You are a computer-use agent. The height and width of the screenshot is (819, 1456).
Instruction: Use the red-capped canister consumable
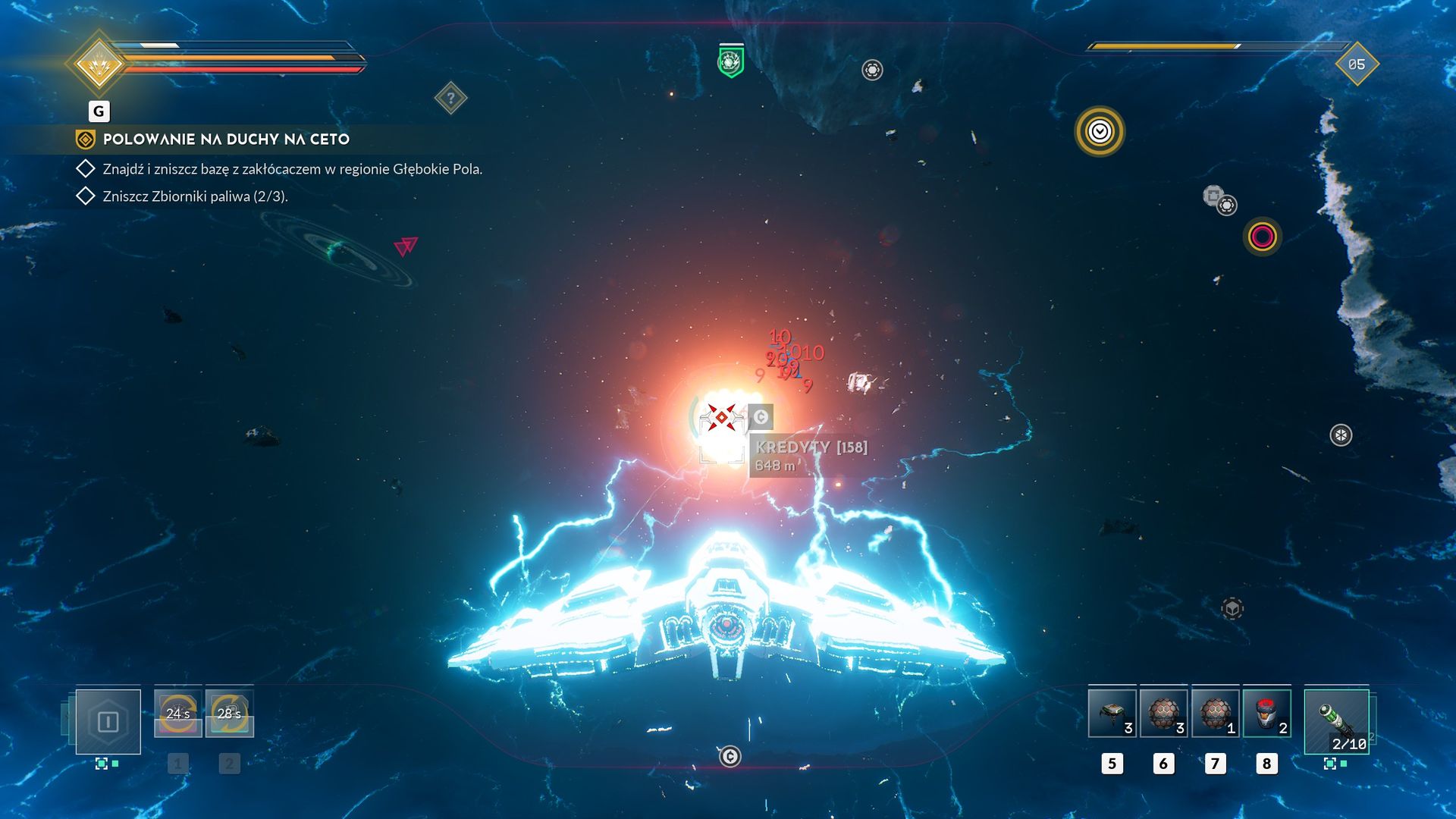[x=1266, y=714]
